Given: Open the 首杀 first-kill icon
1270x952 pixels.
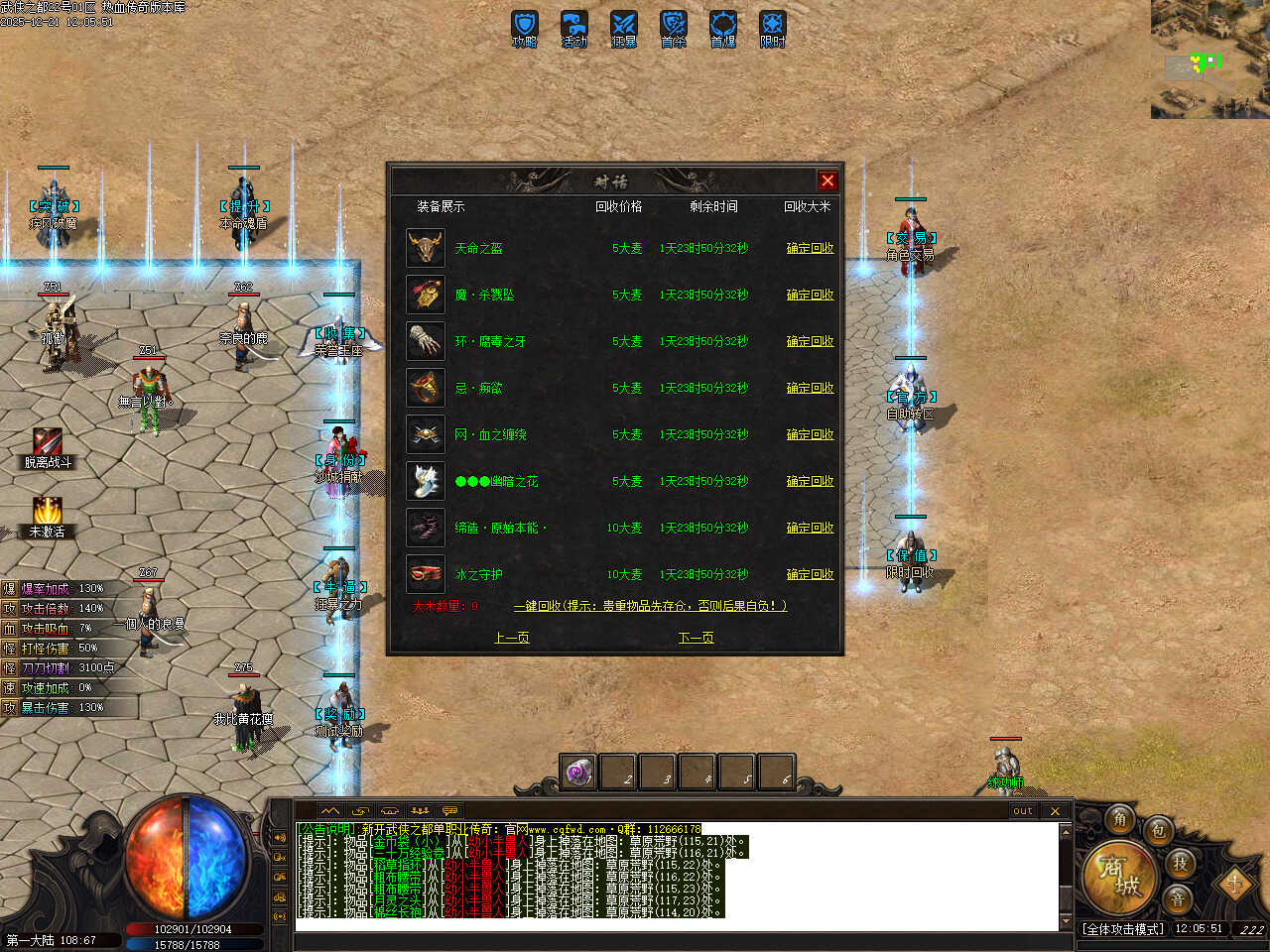Looking at the screenshot, I should pos(673,28).
